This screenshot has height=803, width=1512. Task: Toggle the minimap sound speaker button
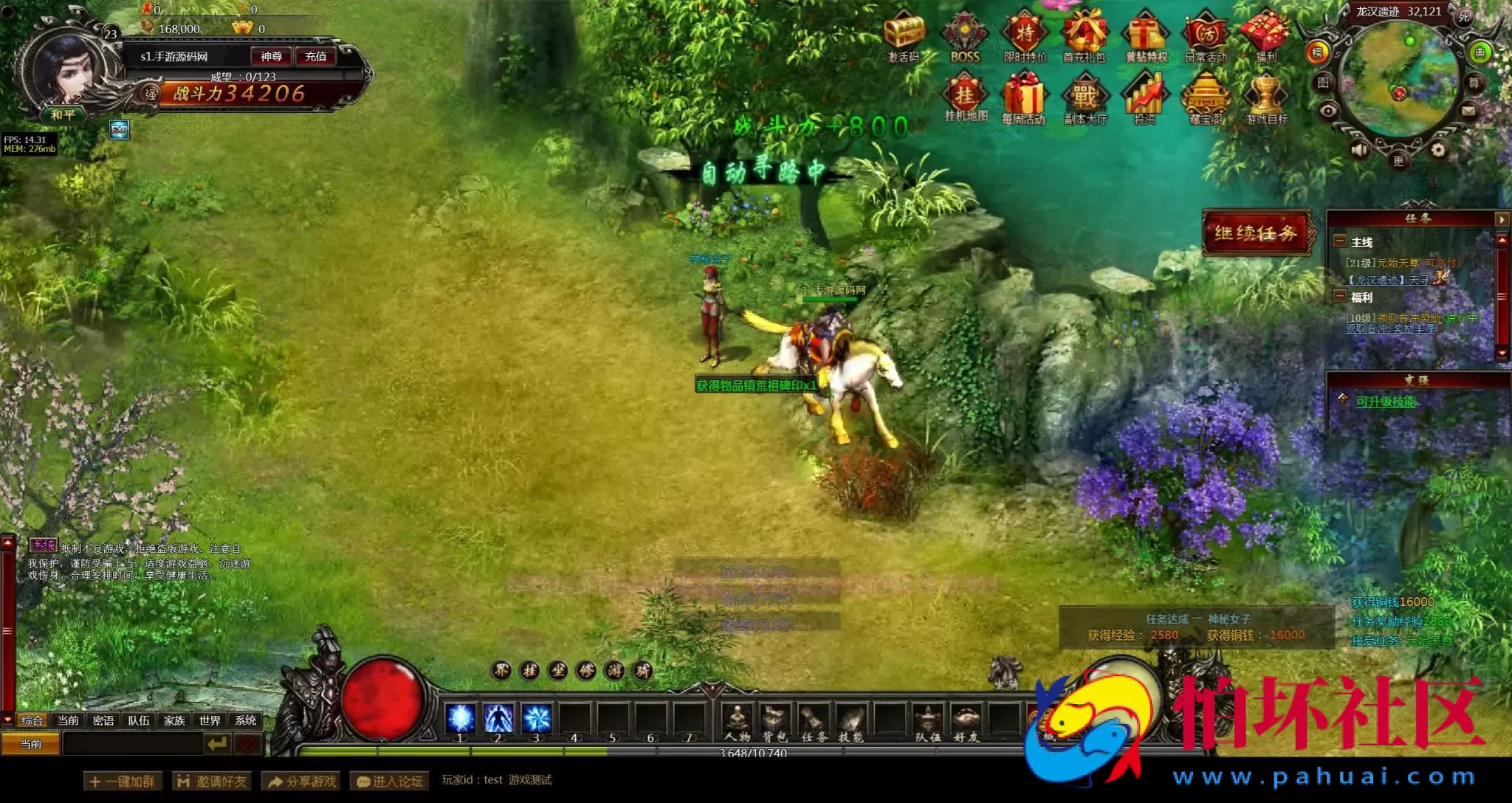coord(1359,151)
